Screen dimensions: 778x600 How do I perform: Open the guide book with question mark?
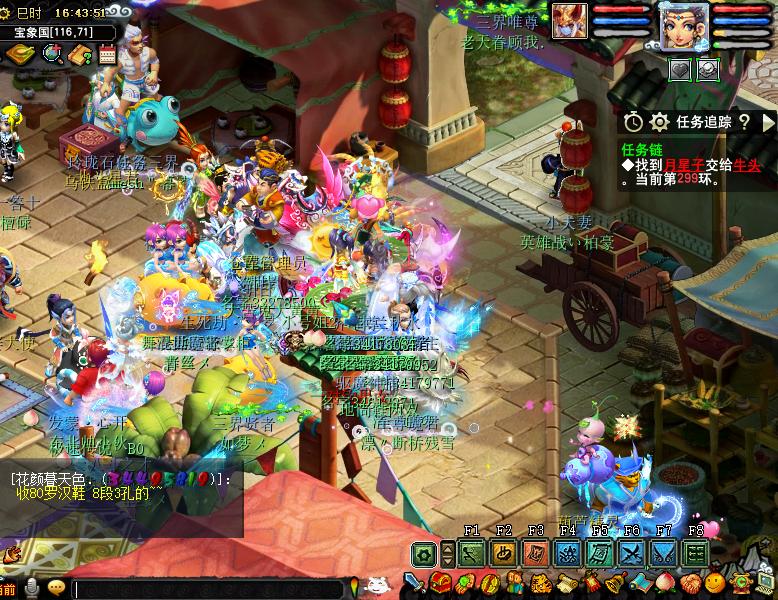click(79, 54)
